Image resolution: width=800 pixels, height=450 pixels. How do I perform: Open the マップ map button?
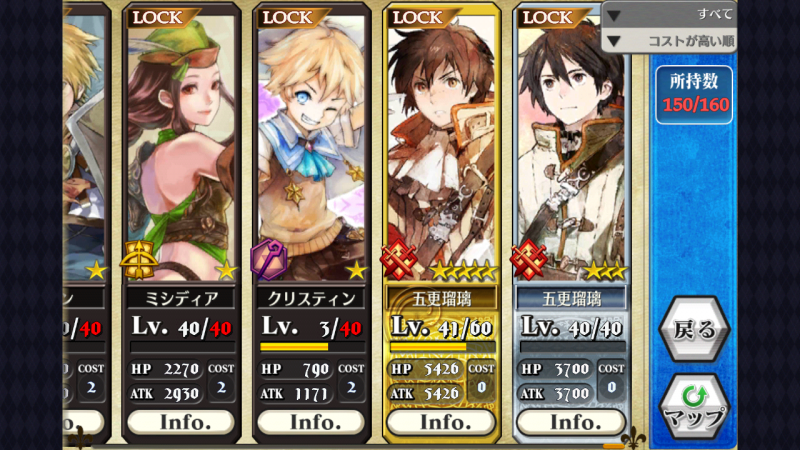(694, 405)
